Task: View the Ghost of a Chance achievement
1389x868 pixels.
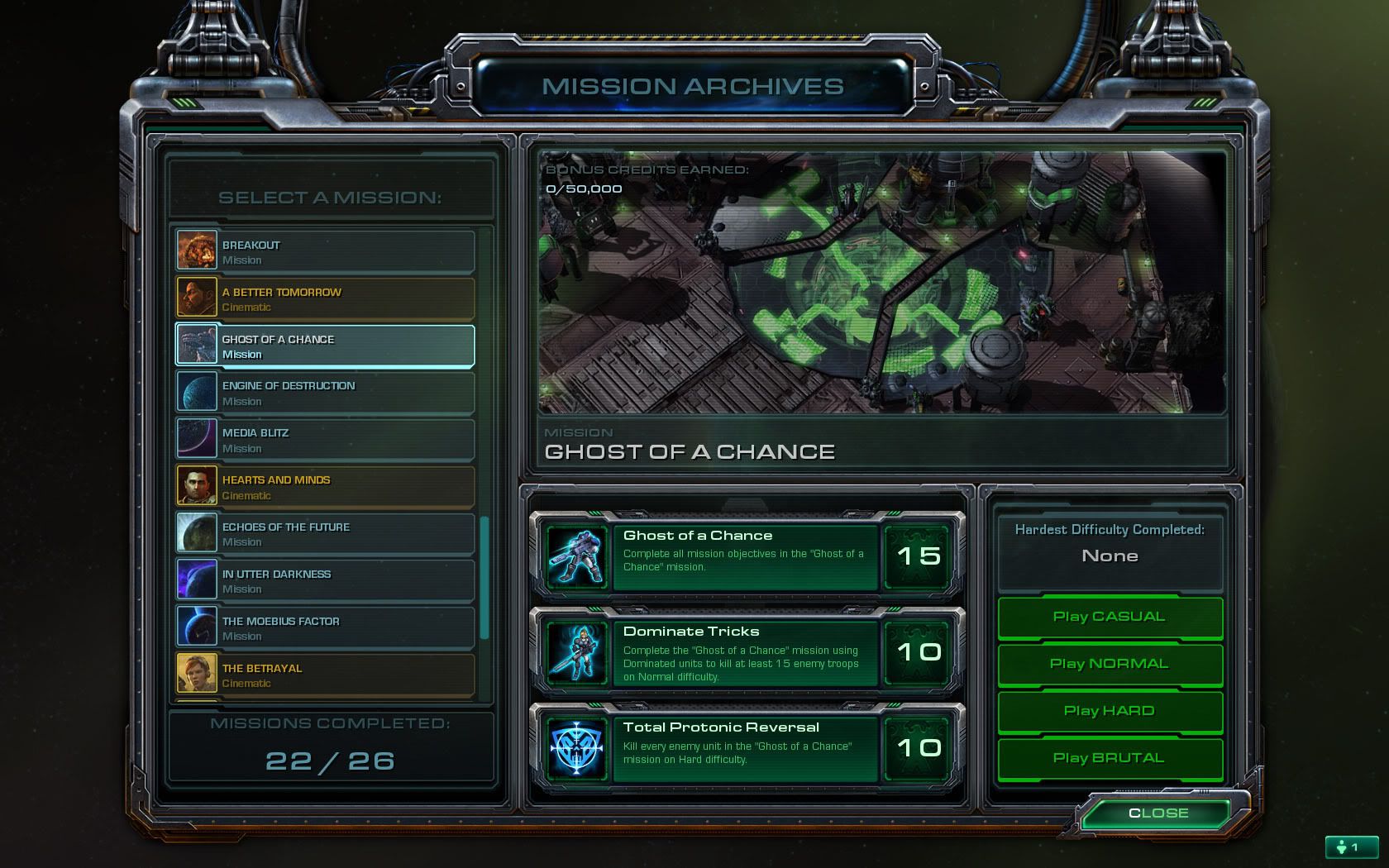Action: pos(747,556)
